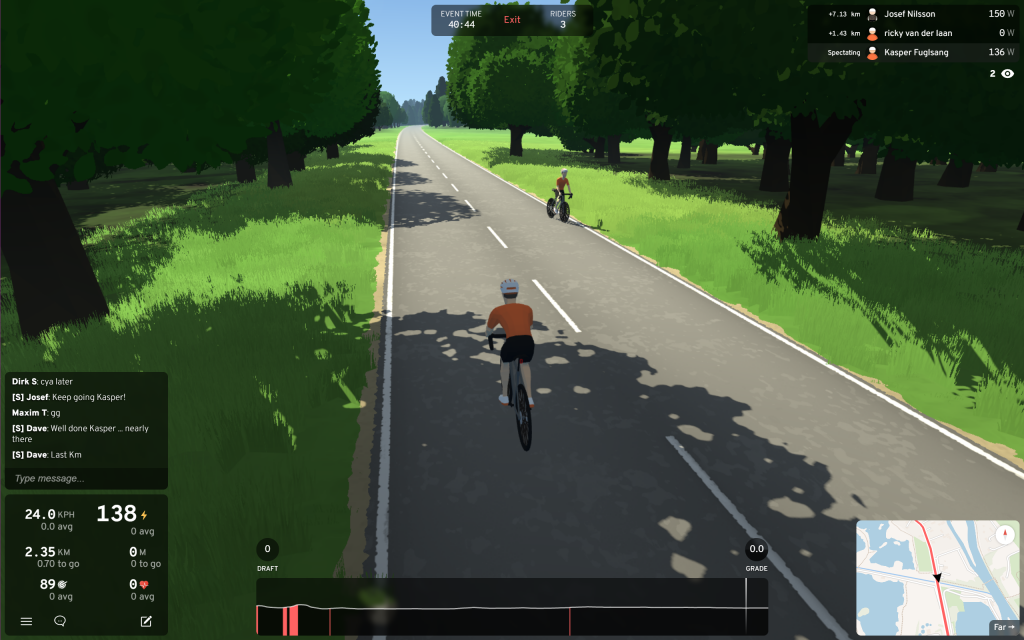
Task: Choose the Kasper Fuglsang spectating row
Action: [x=910, y=52]
